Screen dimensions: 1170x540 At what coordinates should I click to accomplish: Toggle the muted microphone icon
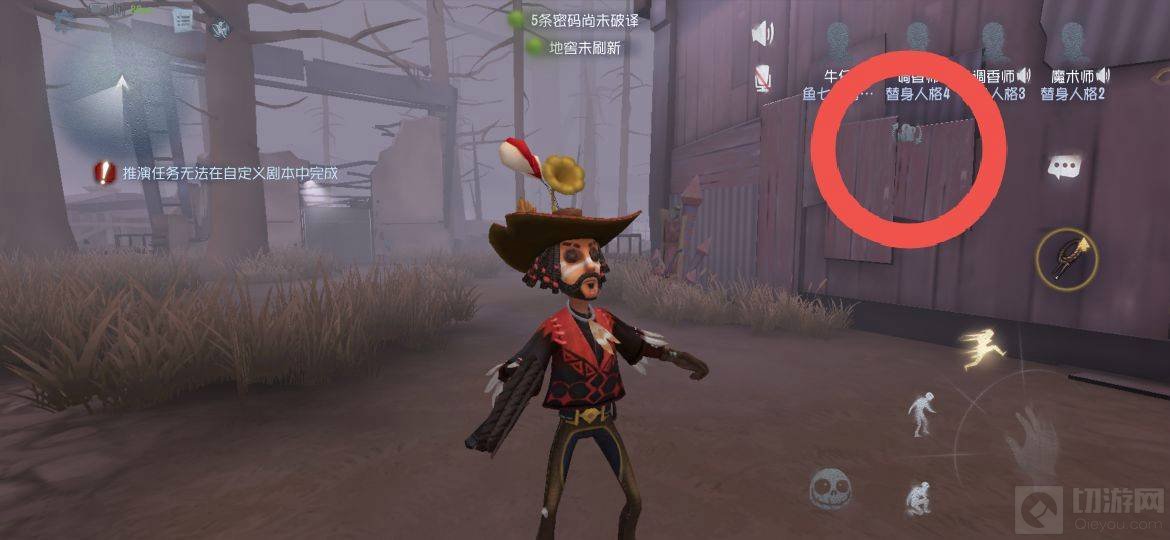coord(763,77)
